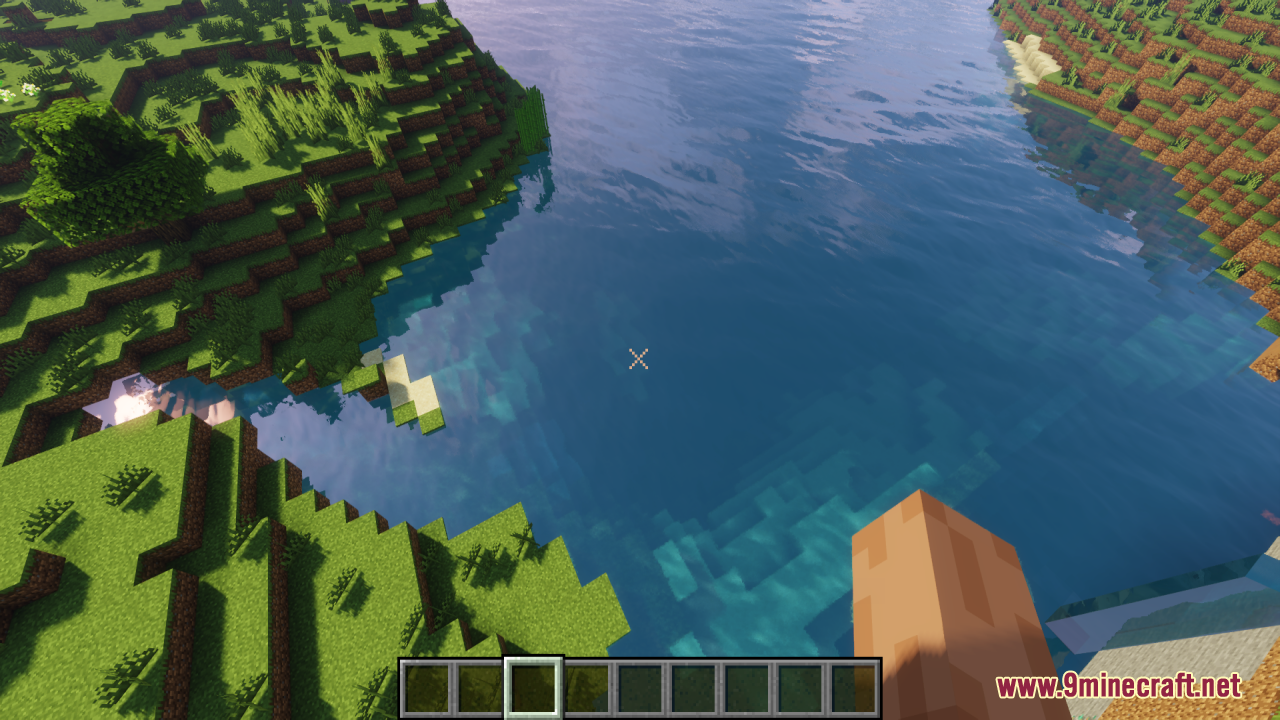Select the seventh hotbar slot
Screen dimensions: 1280x720
(x=747, y=686)
